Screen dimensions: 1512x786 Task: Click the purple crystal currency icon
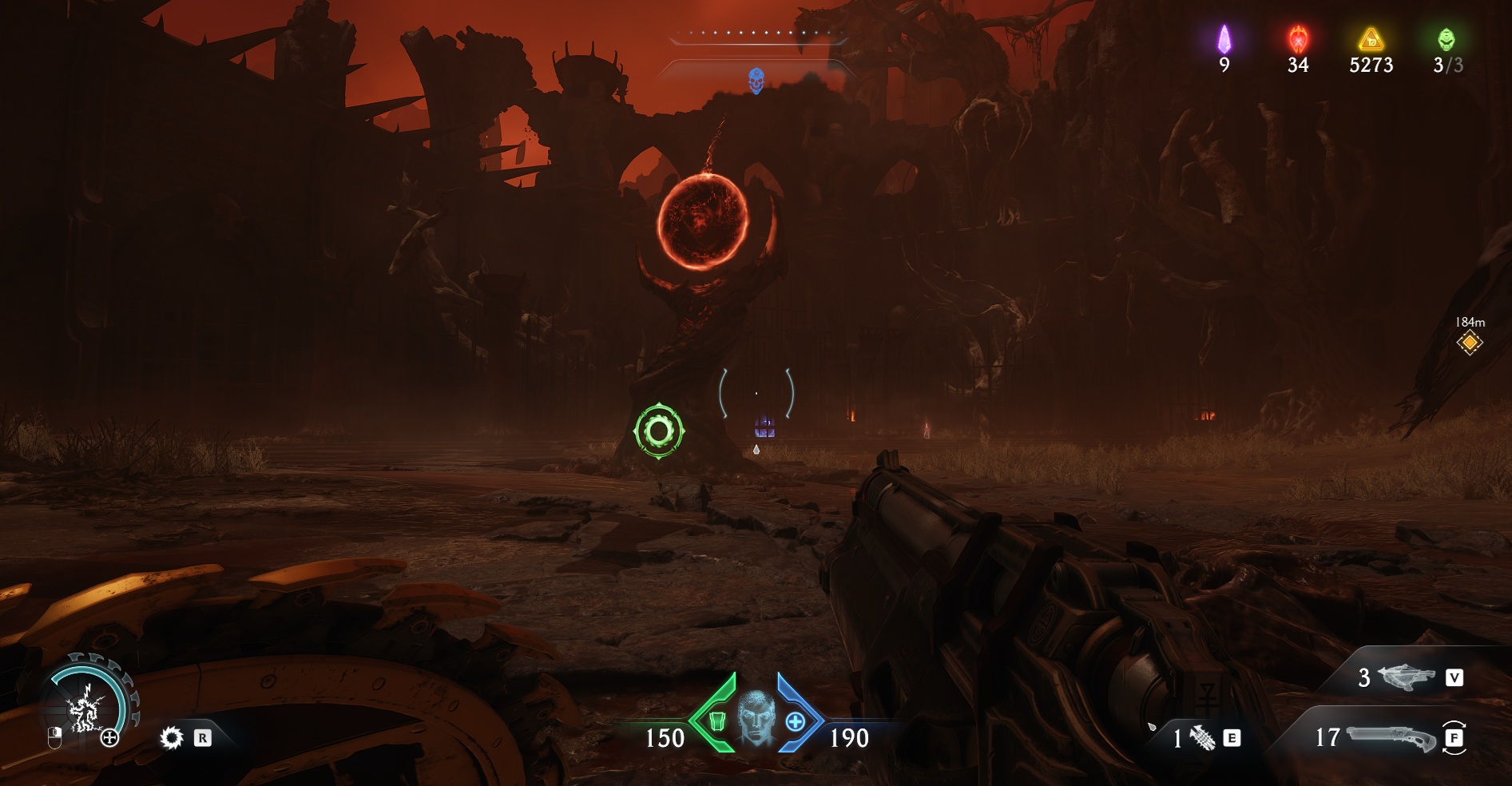1224,39
